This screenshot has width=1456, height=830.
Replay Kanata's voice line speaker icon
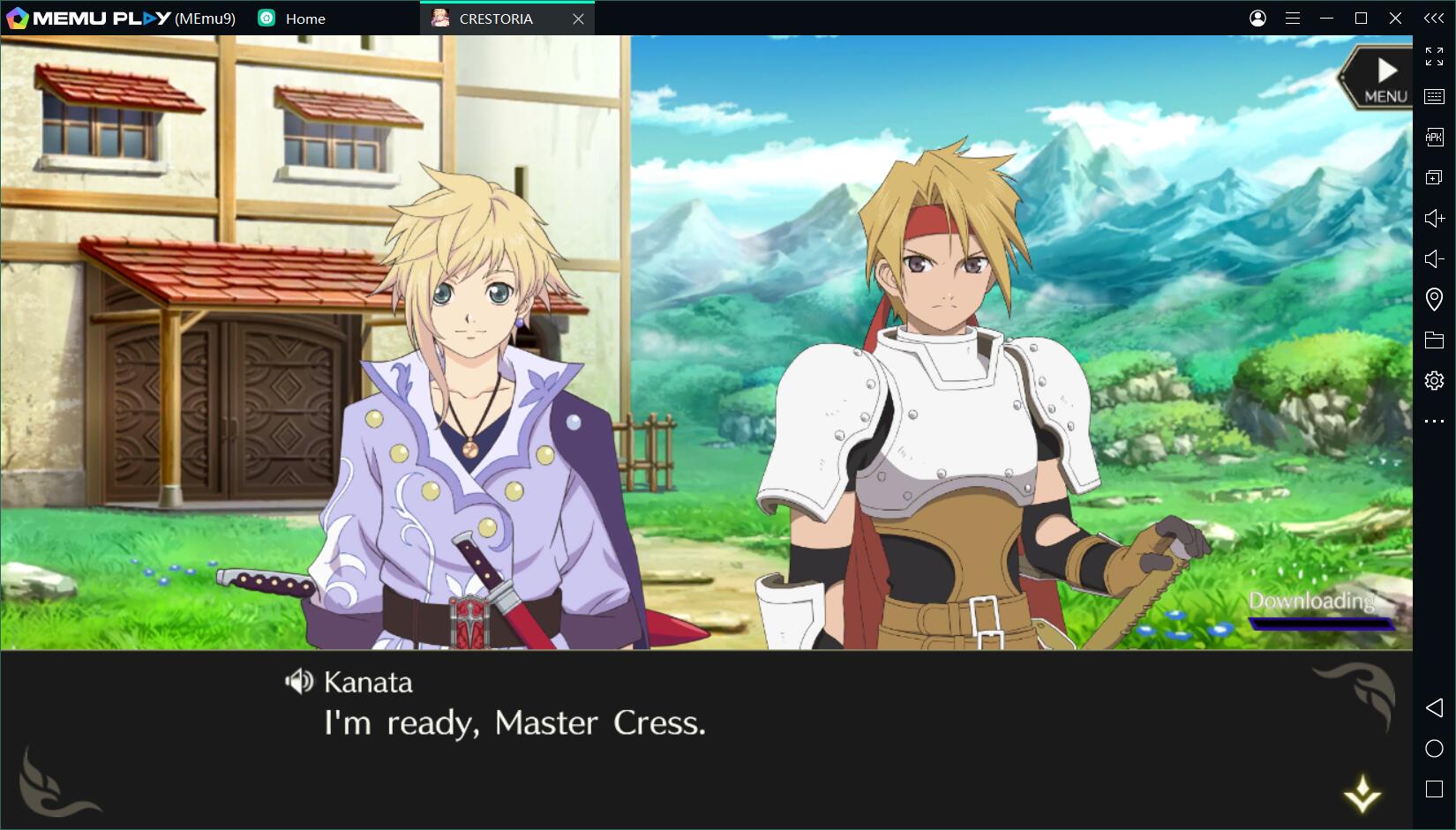tap(299, 681)
